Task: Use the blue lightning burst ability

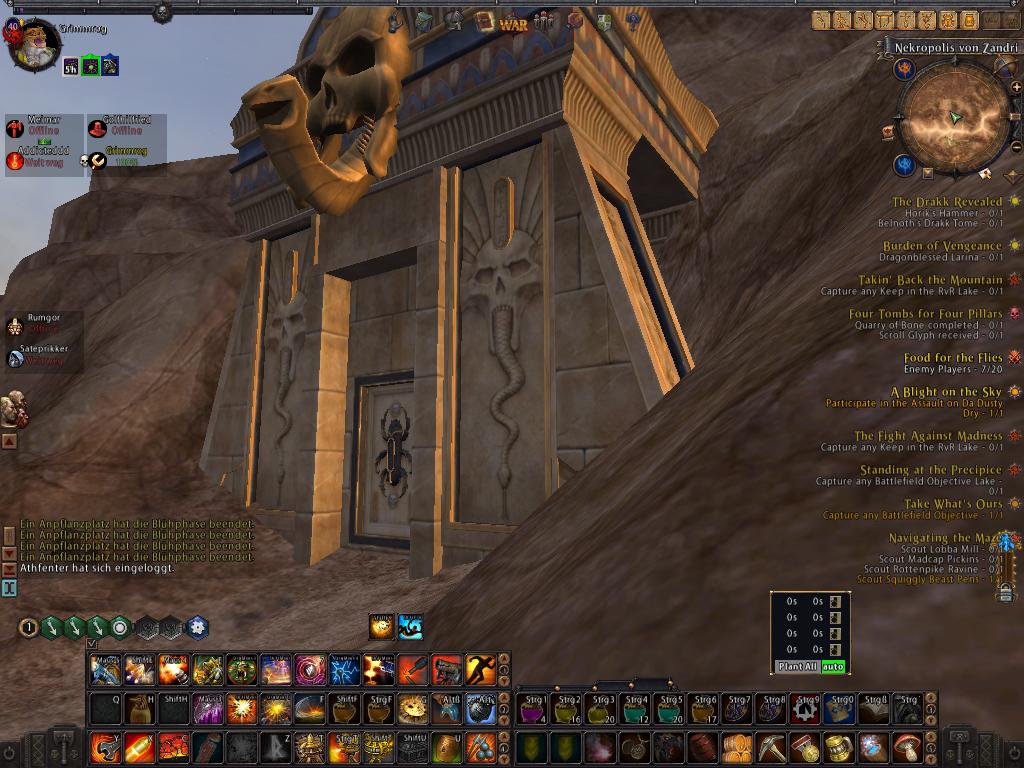Action: pyautogui.click(x=344, y=669)
